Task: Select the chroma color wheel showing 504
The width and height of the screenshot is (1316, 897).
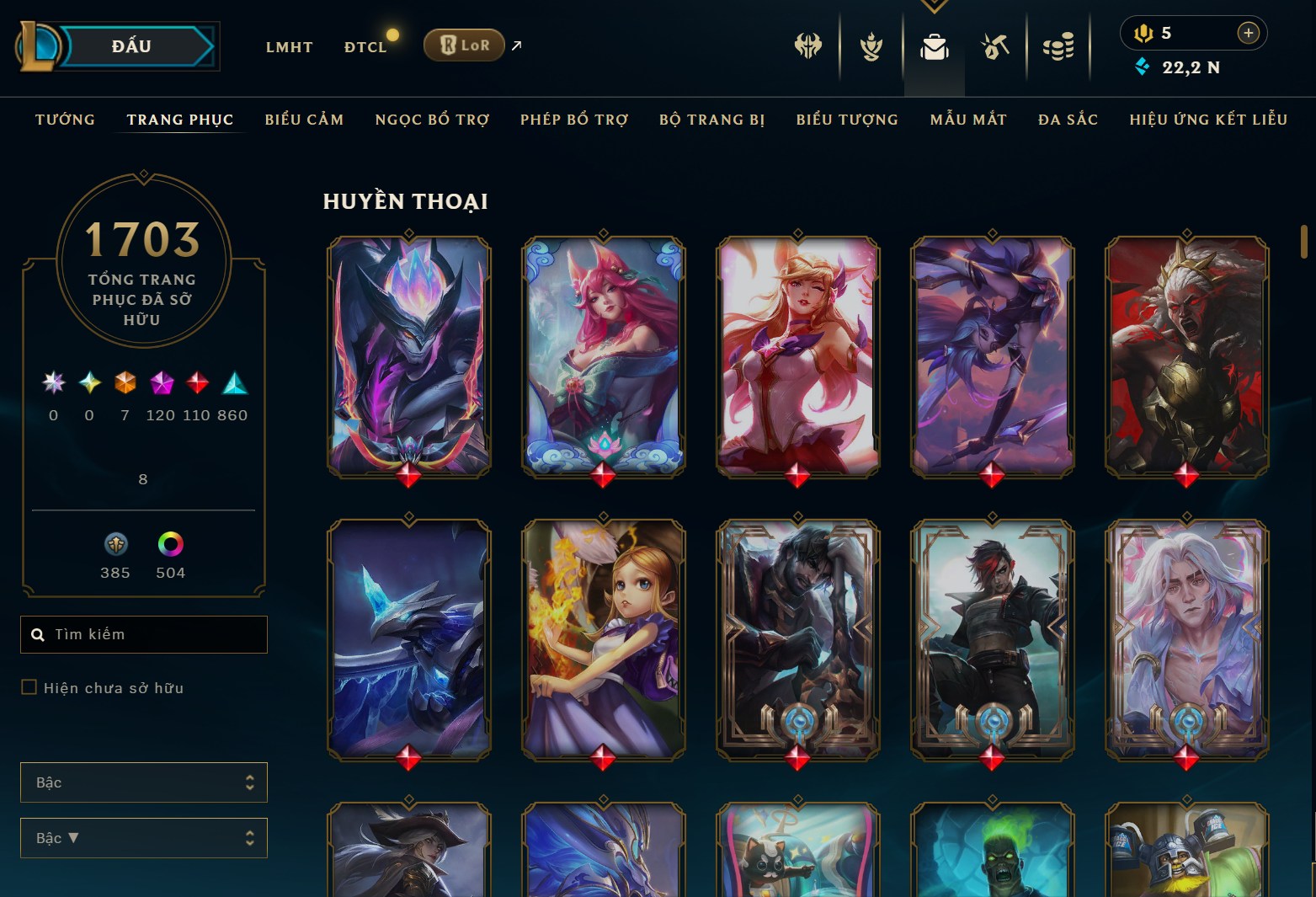Action: point(171,543)
